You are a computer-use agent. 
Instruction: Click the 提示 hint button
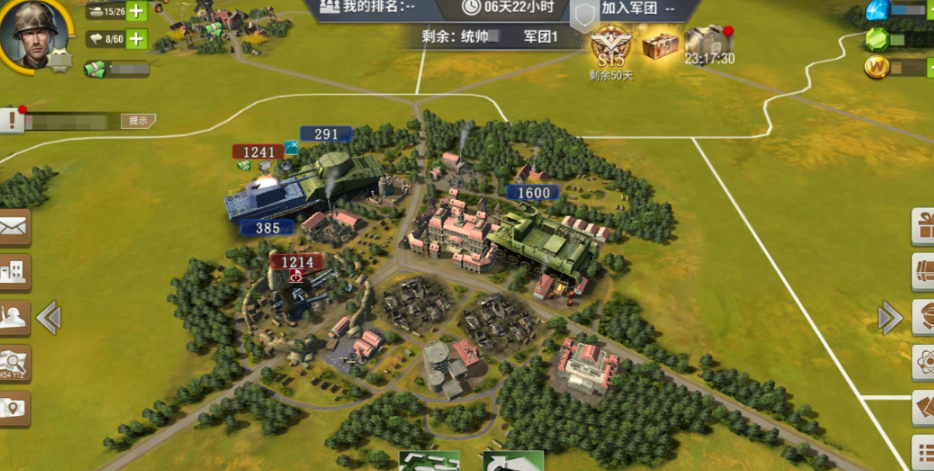(138, 121)
